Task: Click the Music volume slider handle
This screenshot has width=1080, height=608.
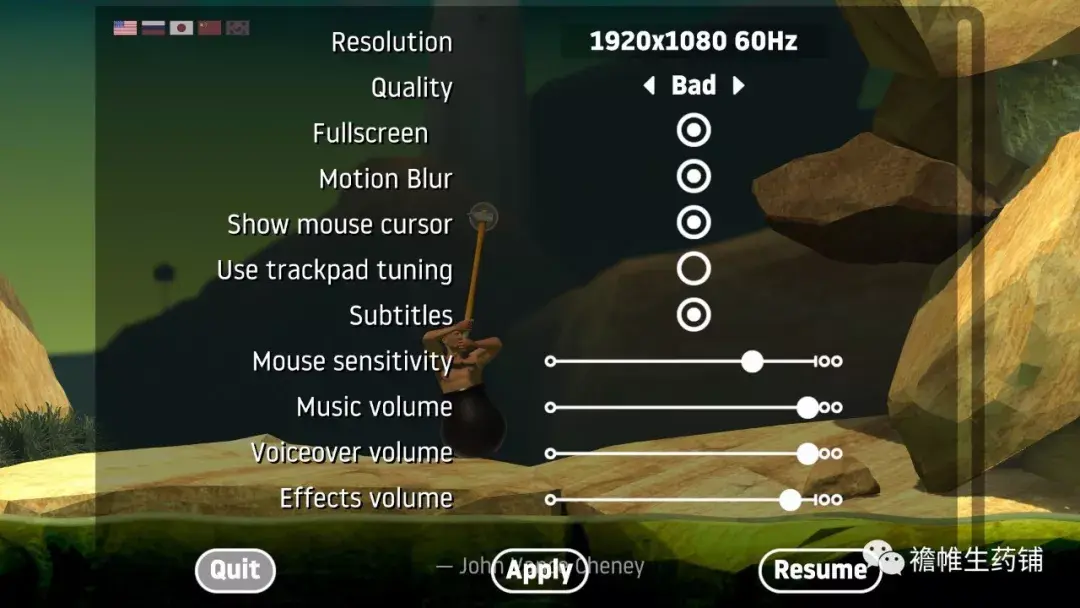Action: click(x=807, y=407)
